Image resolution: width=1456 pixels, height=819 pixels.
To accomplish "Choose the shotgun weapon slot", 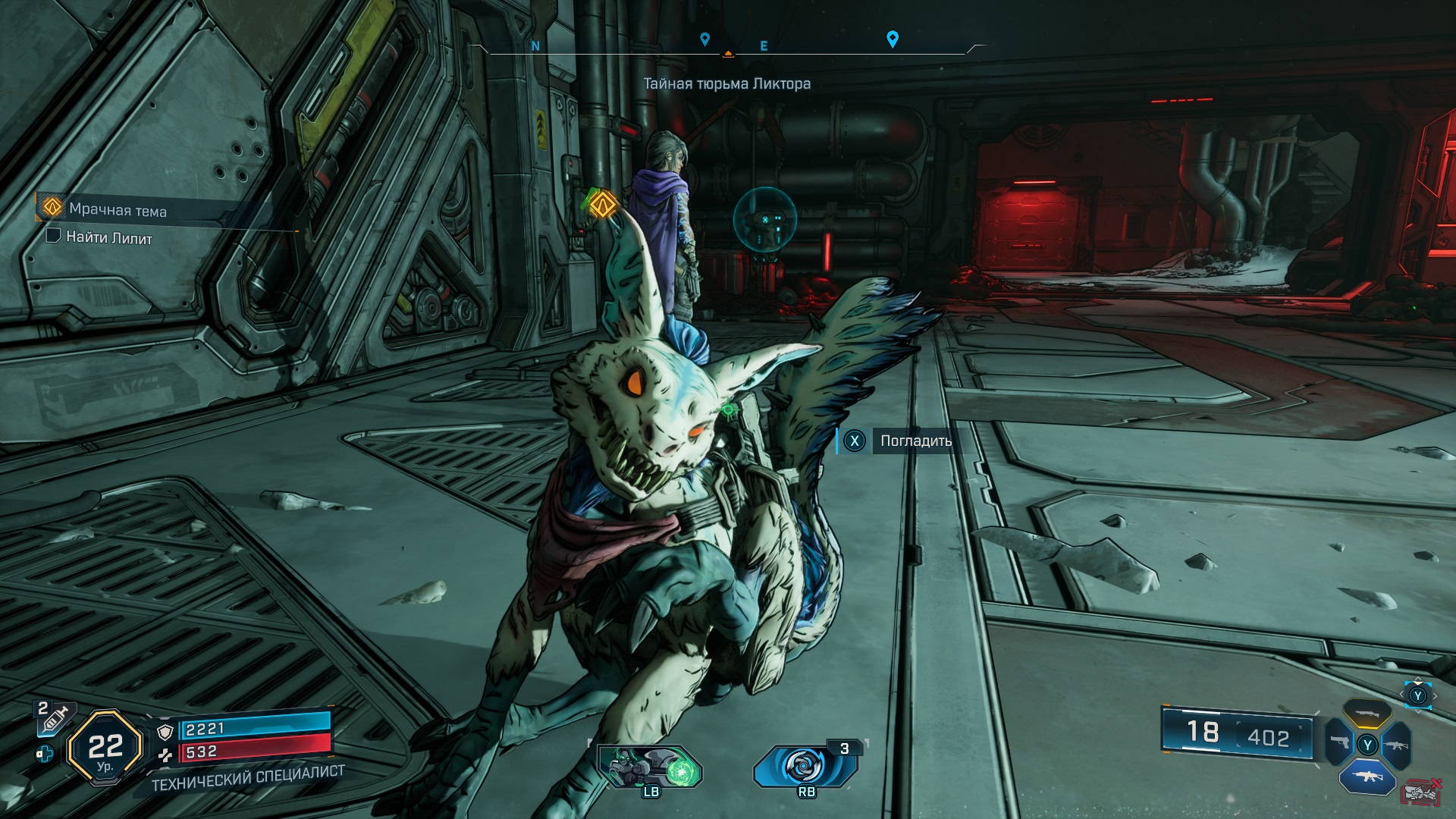I will [1367, 714].
